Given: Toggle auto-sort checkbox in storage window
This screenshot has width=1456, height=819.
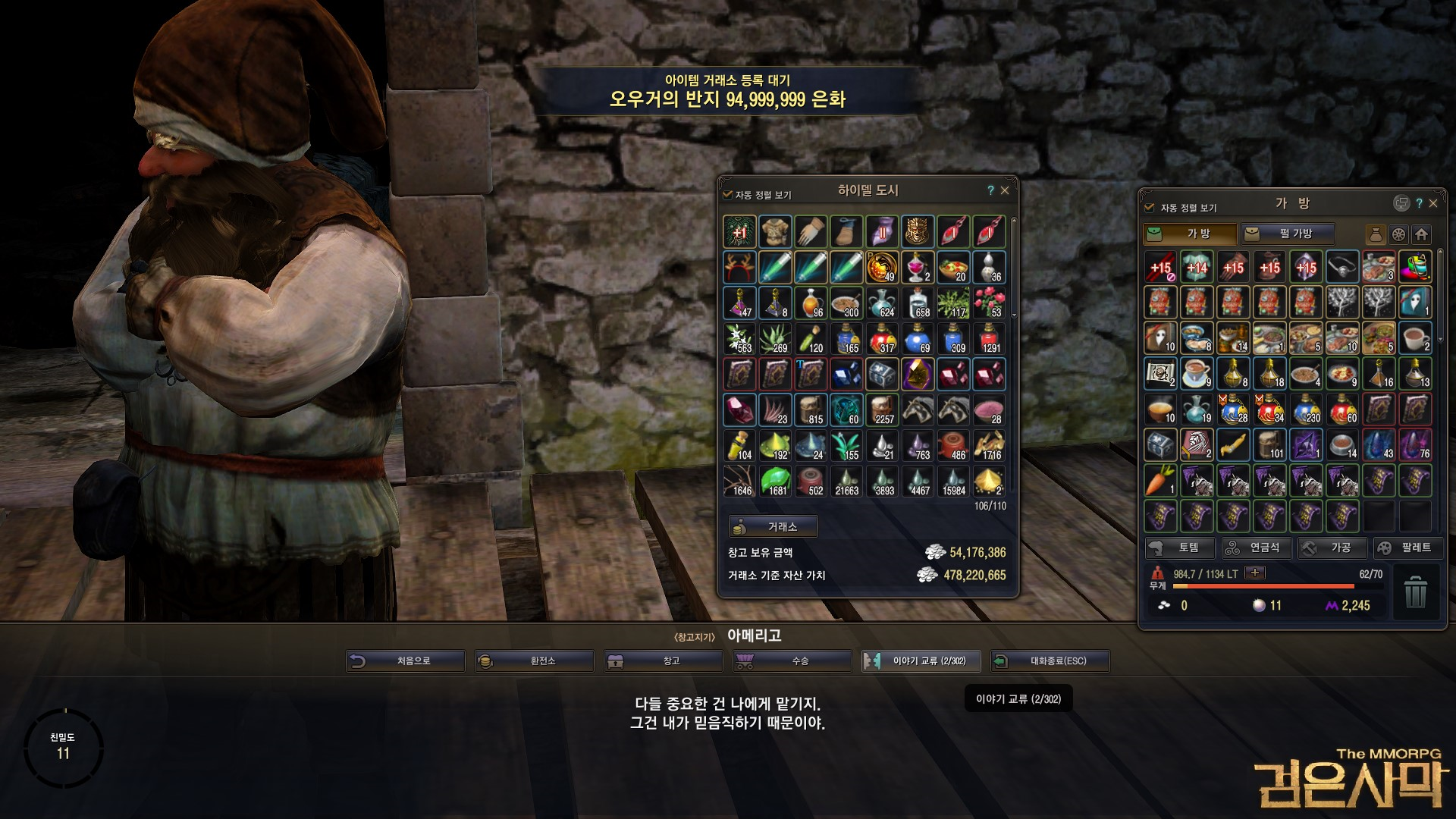Looking at the screenshot, I should tap(728, 195).
